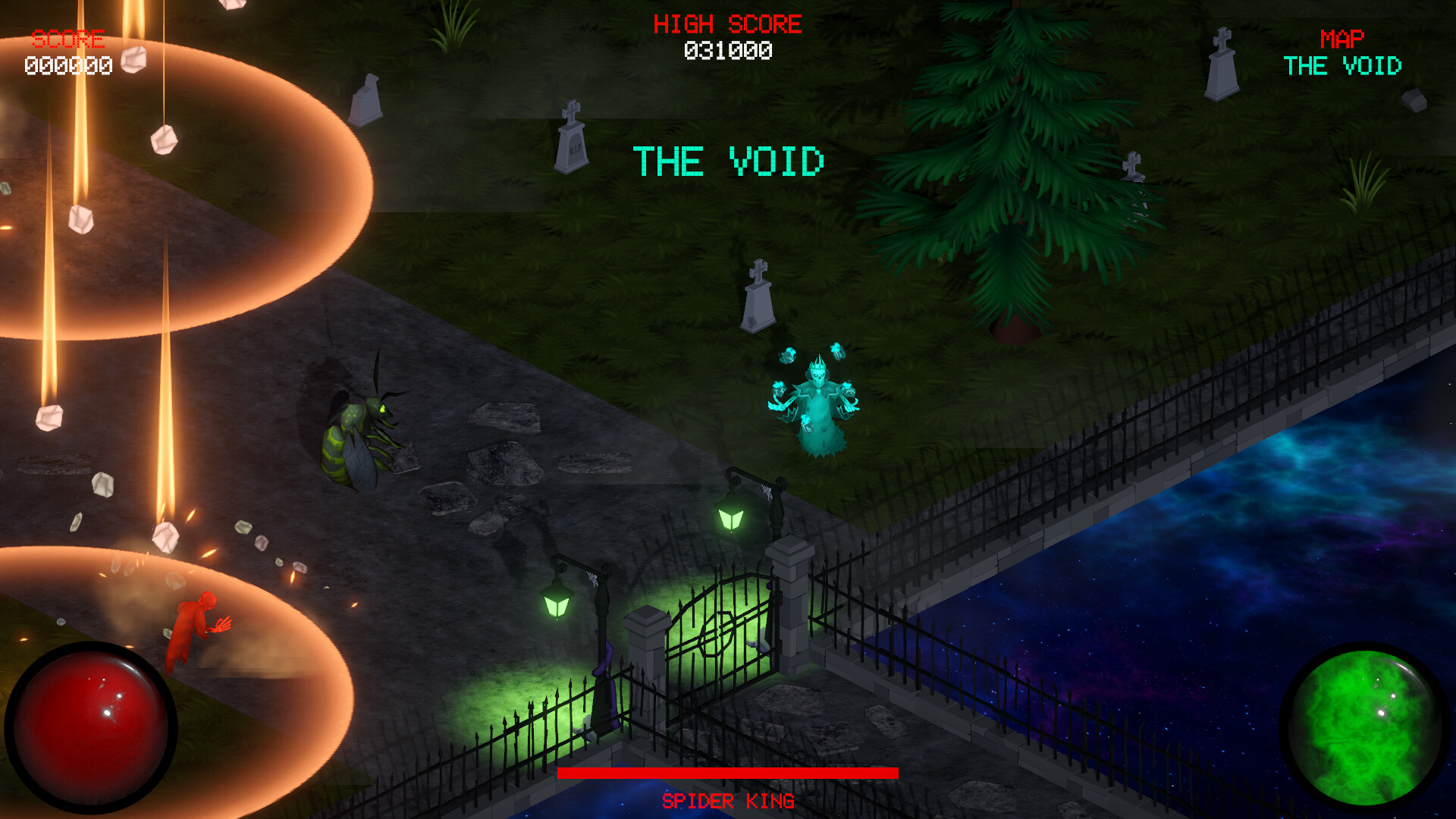Tap the red joystick control orb
The image size is (1456, 819).
[x=95, y=724]
